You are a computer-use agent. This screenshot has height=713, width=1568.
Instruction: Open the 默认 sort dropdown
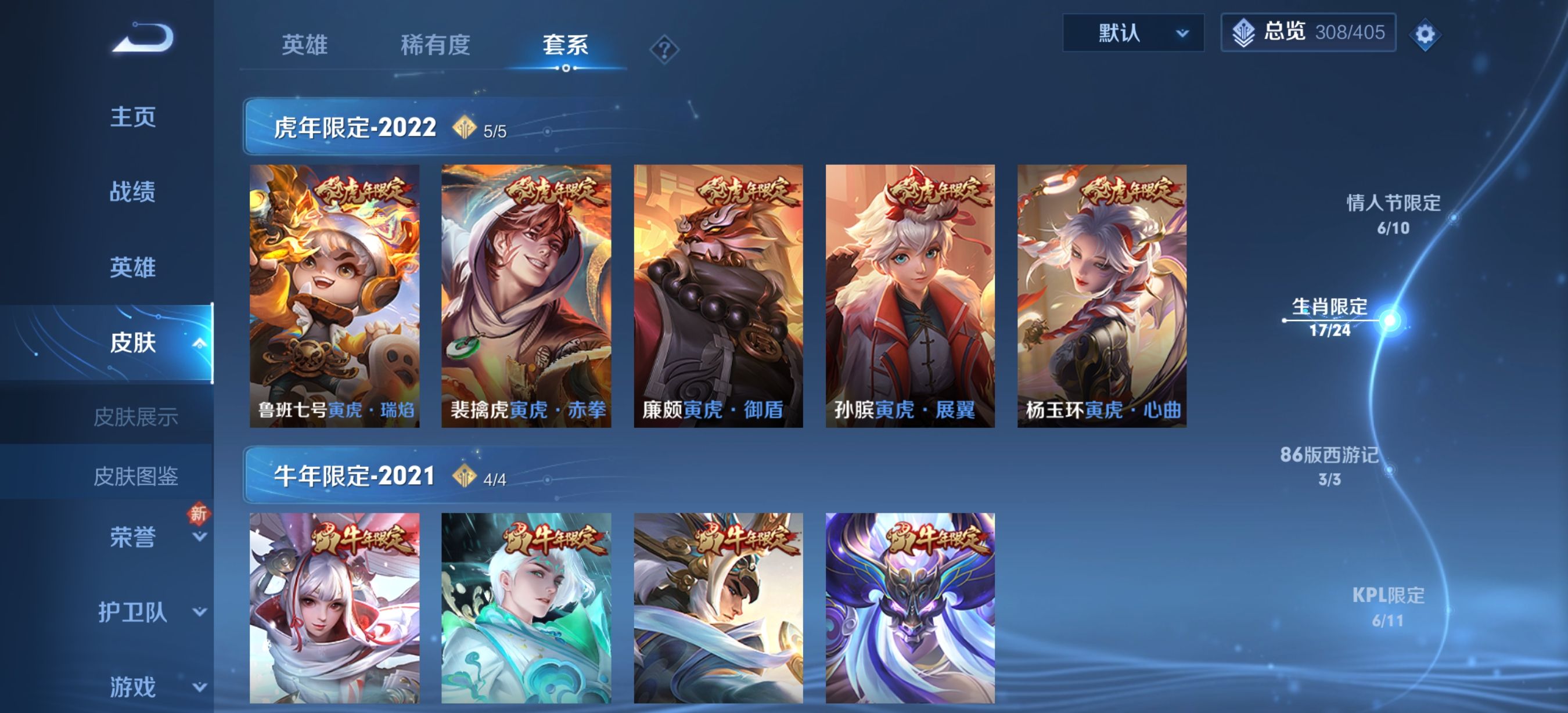coord(1132,33)
